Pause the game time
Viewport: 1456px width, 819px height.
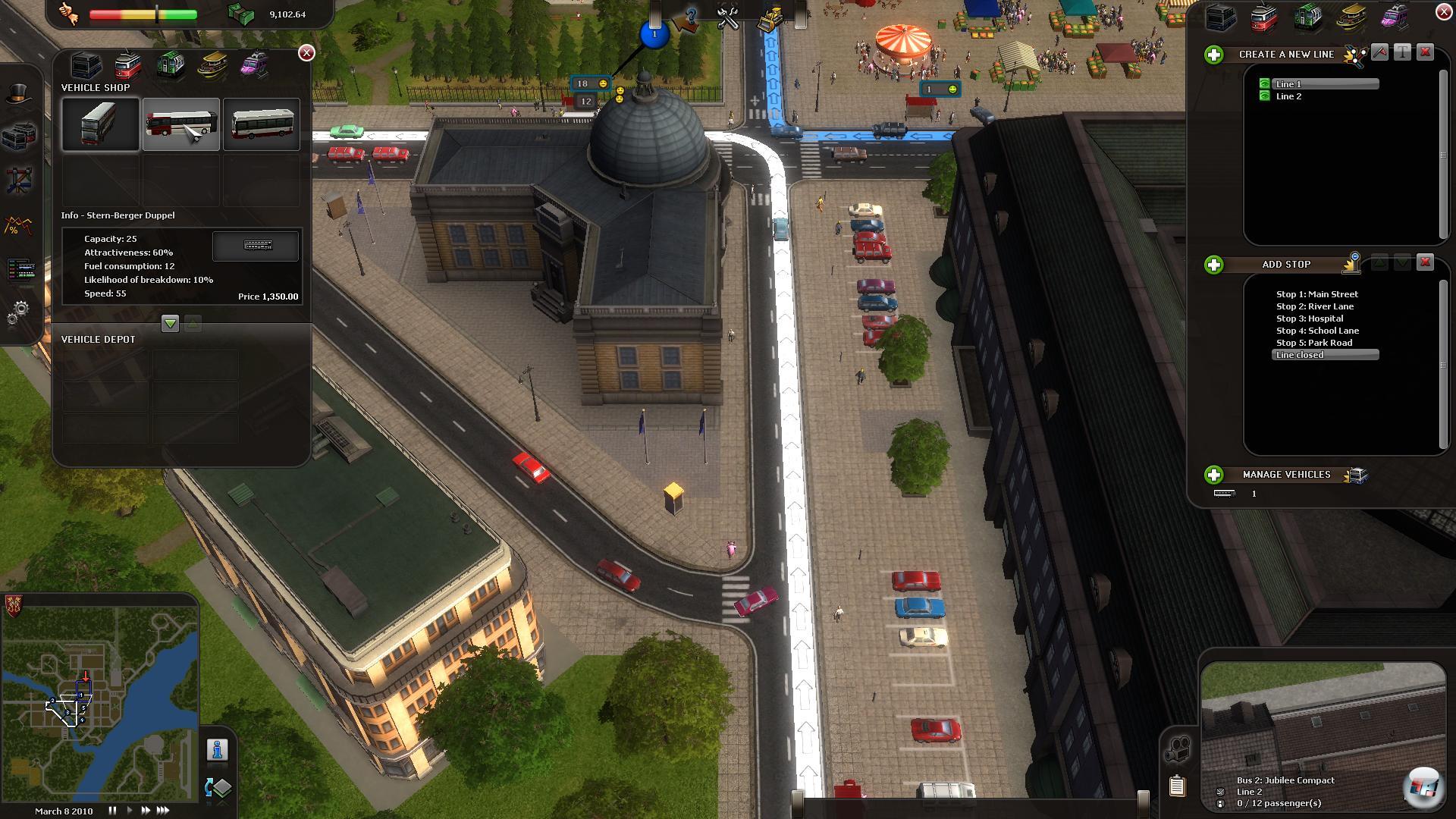(112, 811)
